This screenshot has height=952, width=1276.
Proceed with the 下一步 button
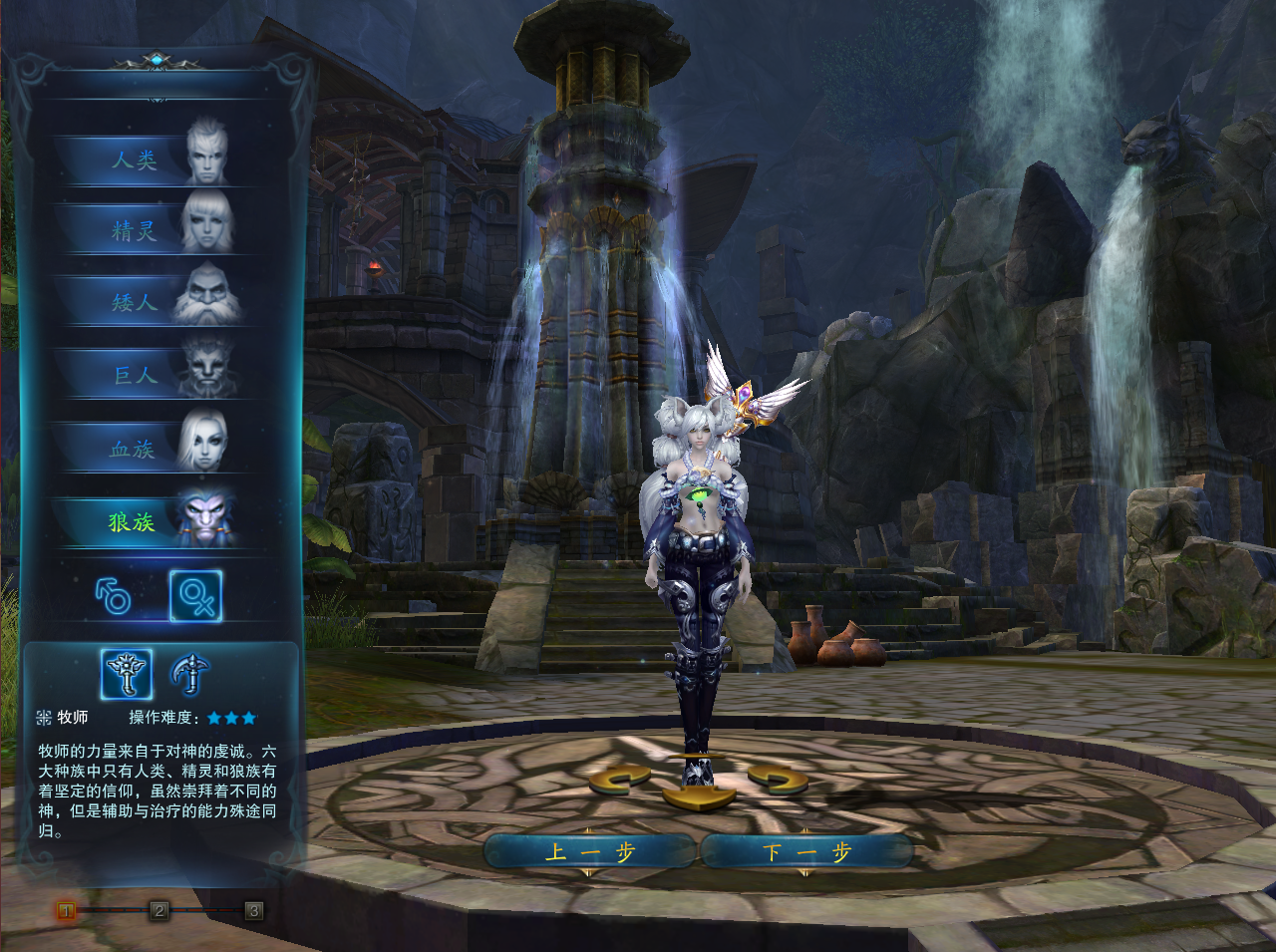806,852
